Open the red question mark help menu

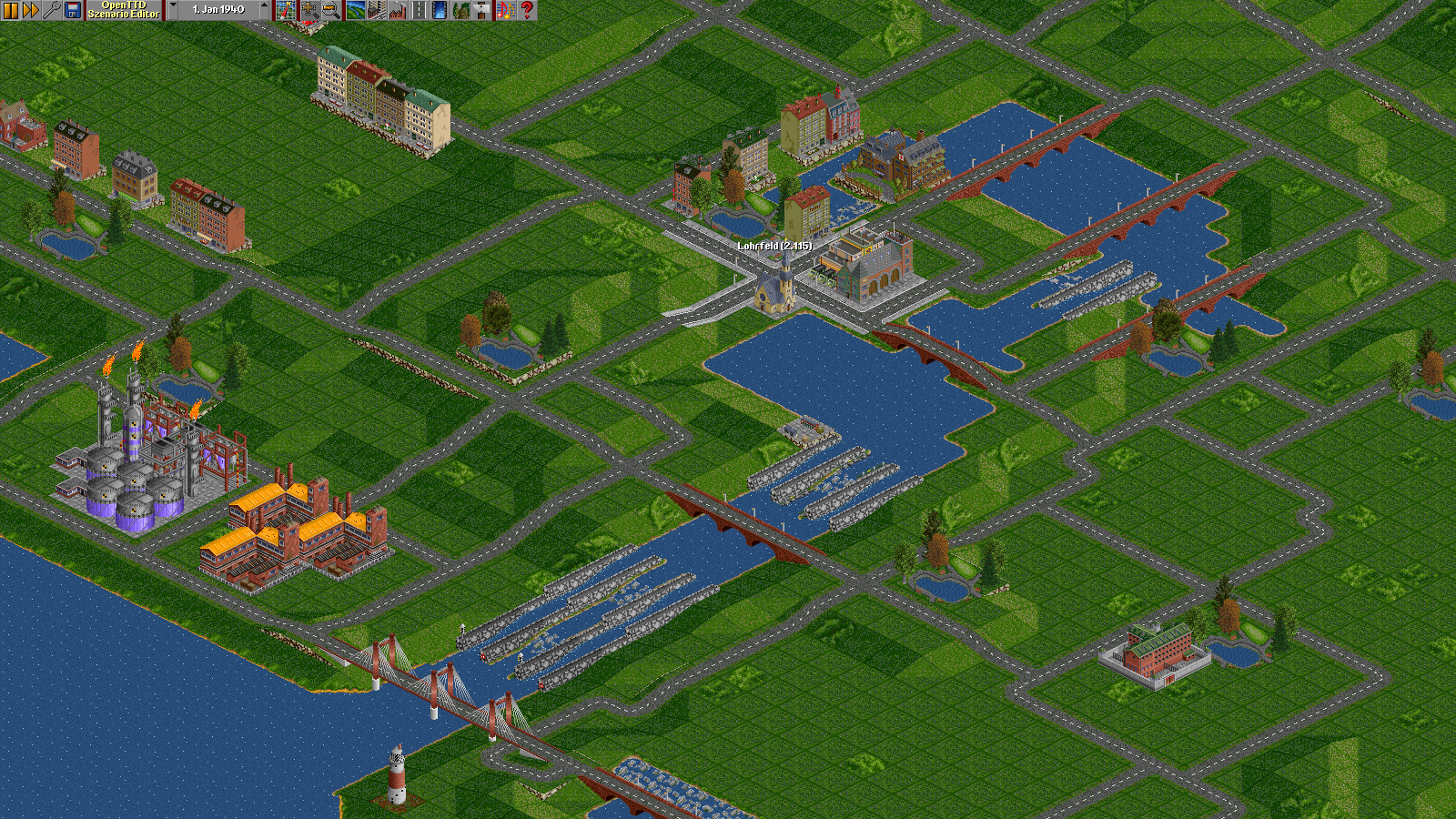pos(527,10)
